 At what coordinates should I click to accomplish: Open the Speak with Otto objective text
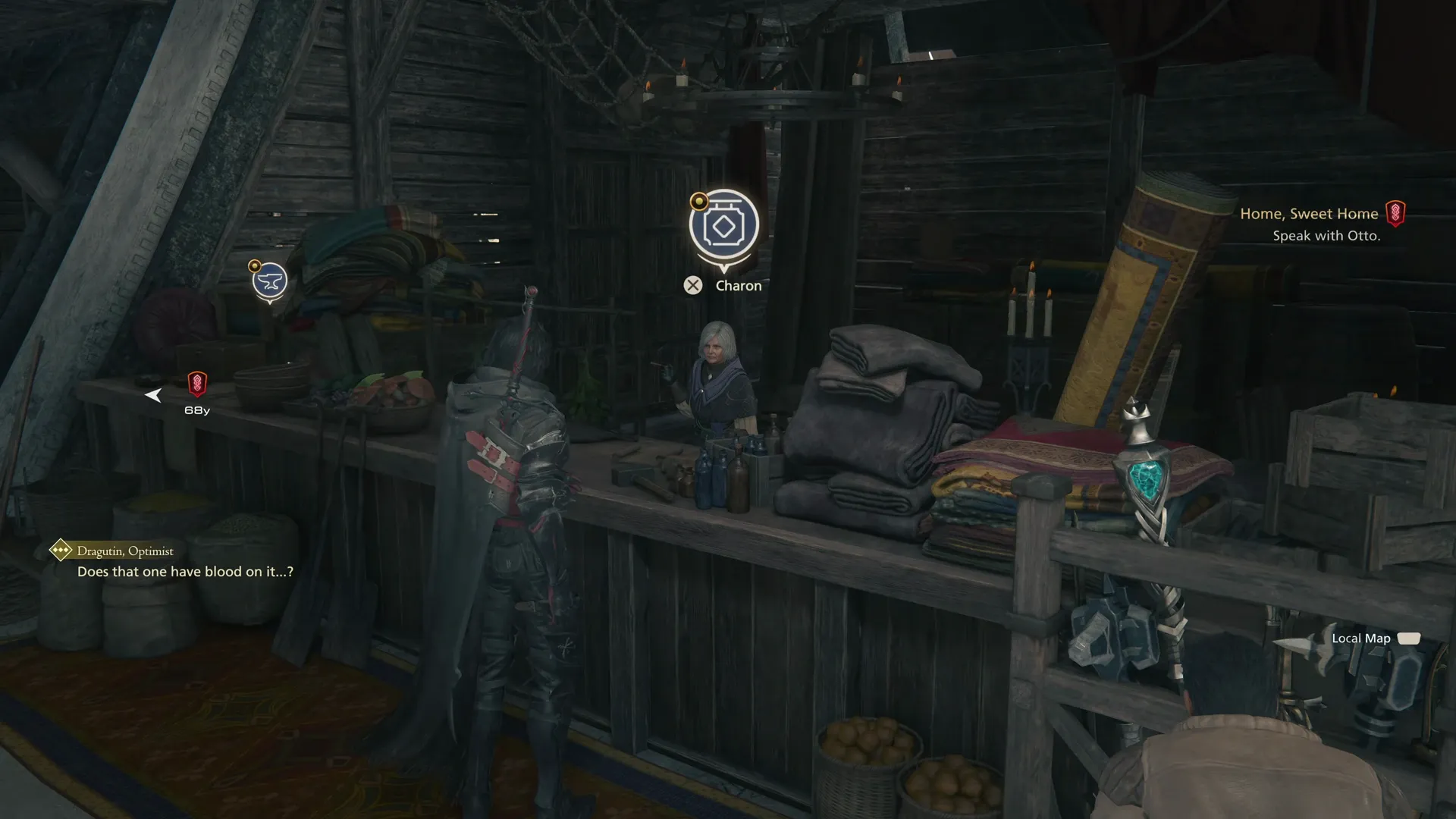(x=1327, y=236)
